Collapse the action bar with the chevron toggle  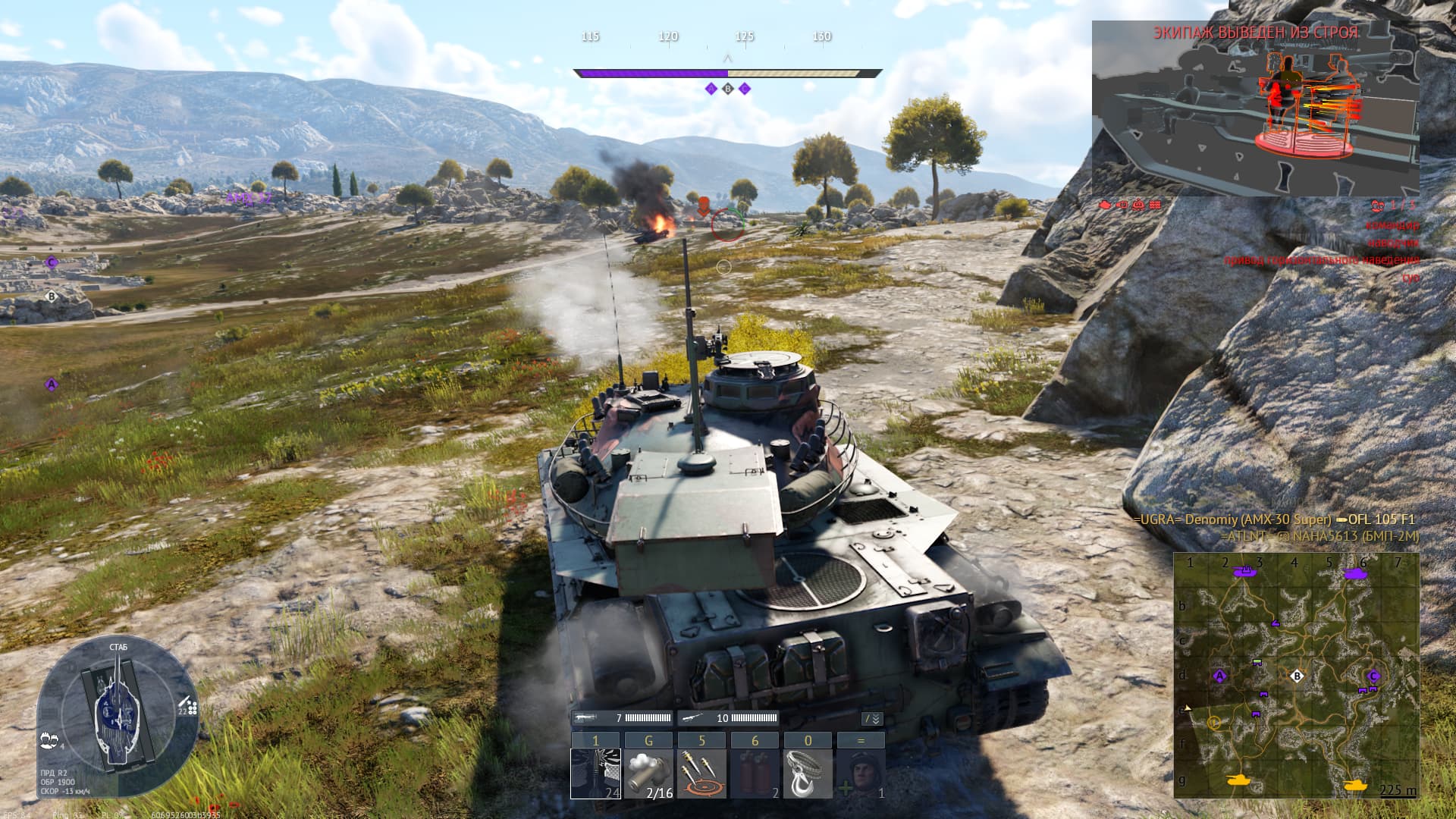pyautogui.click(x=873, y=719)
